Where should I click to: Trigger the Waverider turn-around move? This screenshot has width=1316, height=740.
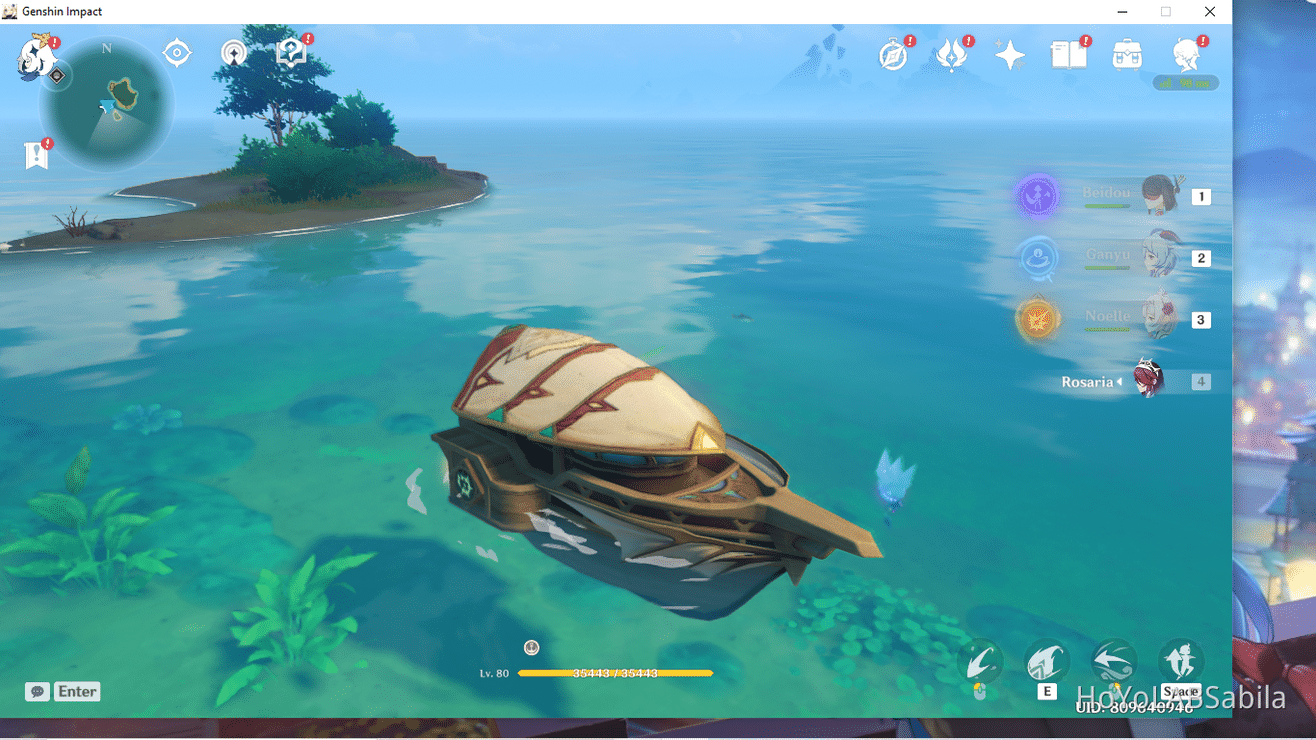tap(1113, 661)
